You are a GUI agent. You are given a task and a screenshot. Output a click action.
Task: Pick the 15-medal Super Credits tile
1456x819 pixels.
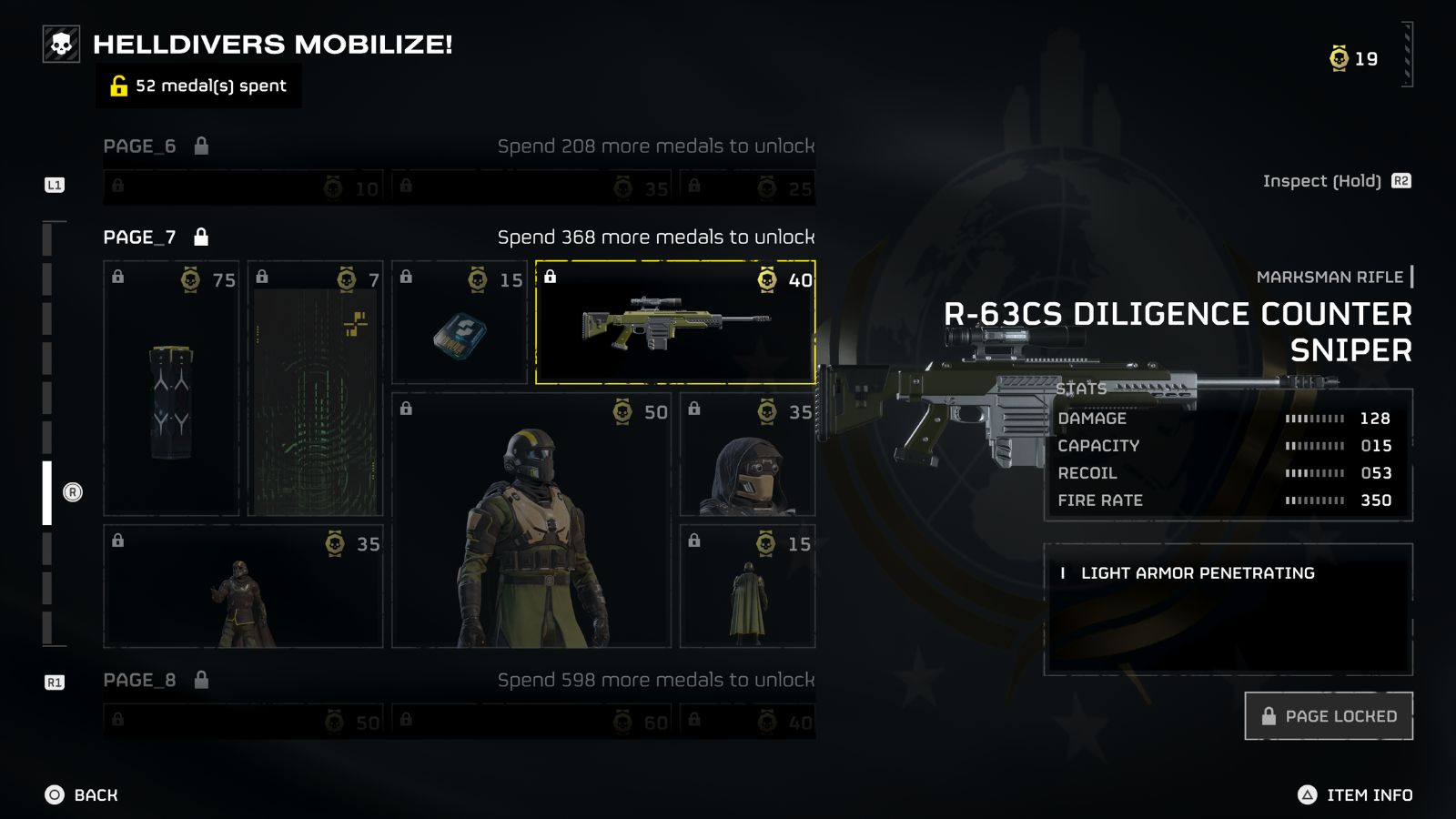click(460, 323)
